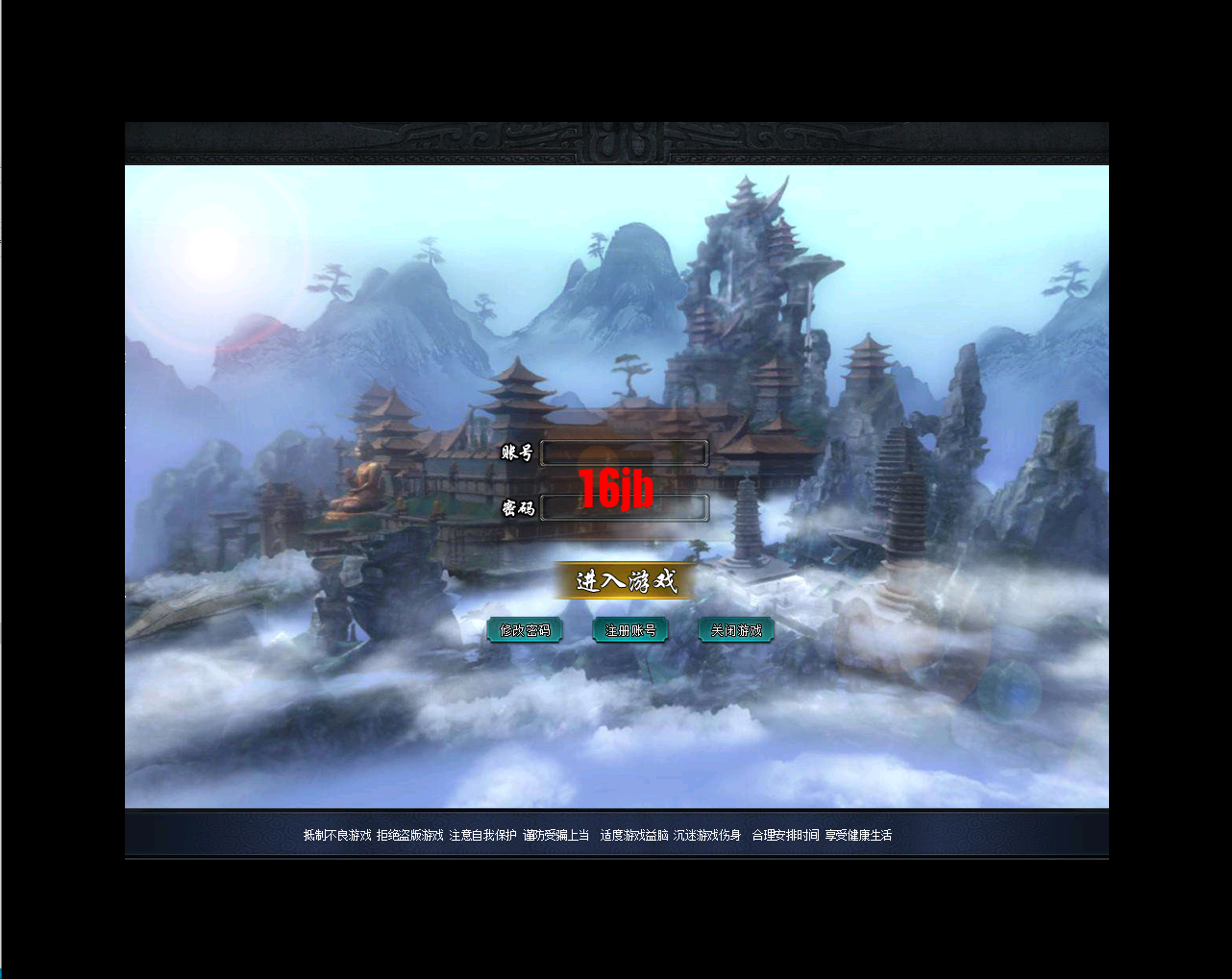The width and height of the screenshot is (1232, 979).
Task: Select the rightmost teal button under Enter Game
Action: (x=736, y=629)
